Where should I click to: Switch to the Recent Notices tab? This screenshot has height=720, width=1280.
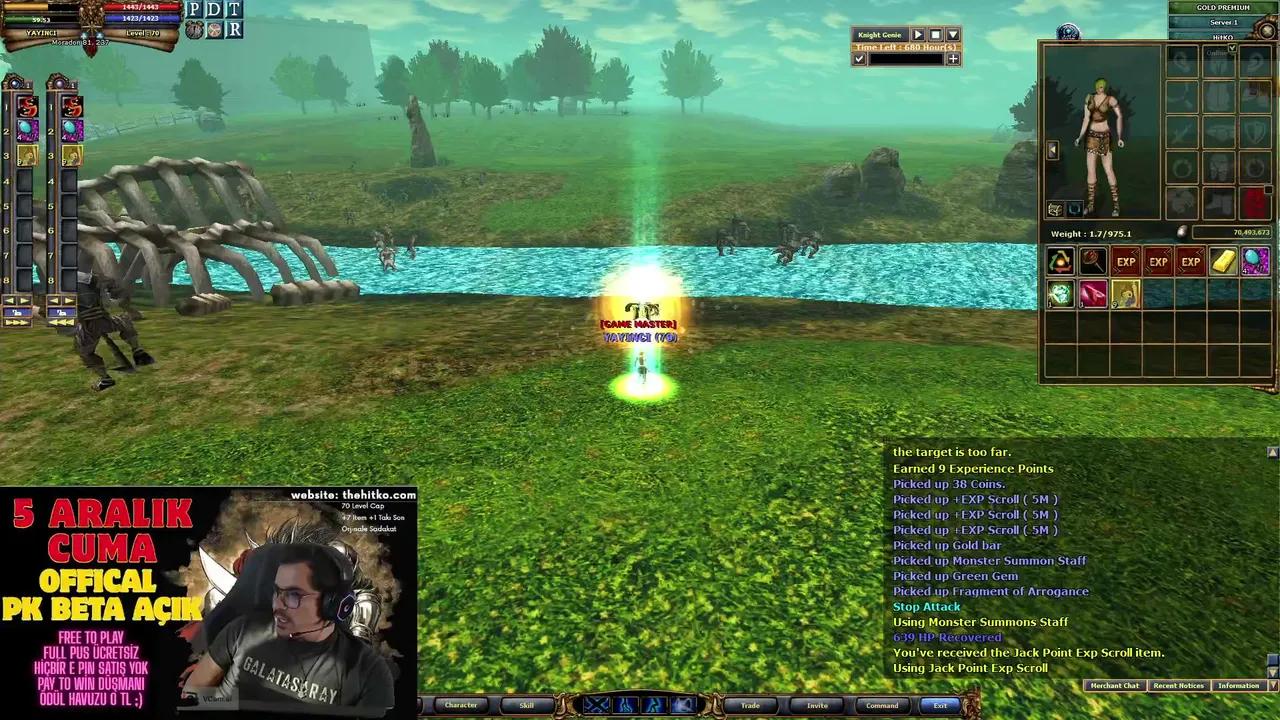point(1178,686)
